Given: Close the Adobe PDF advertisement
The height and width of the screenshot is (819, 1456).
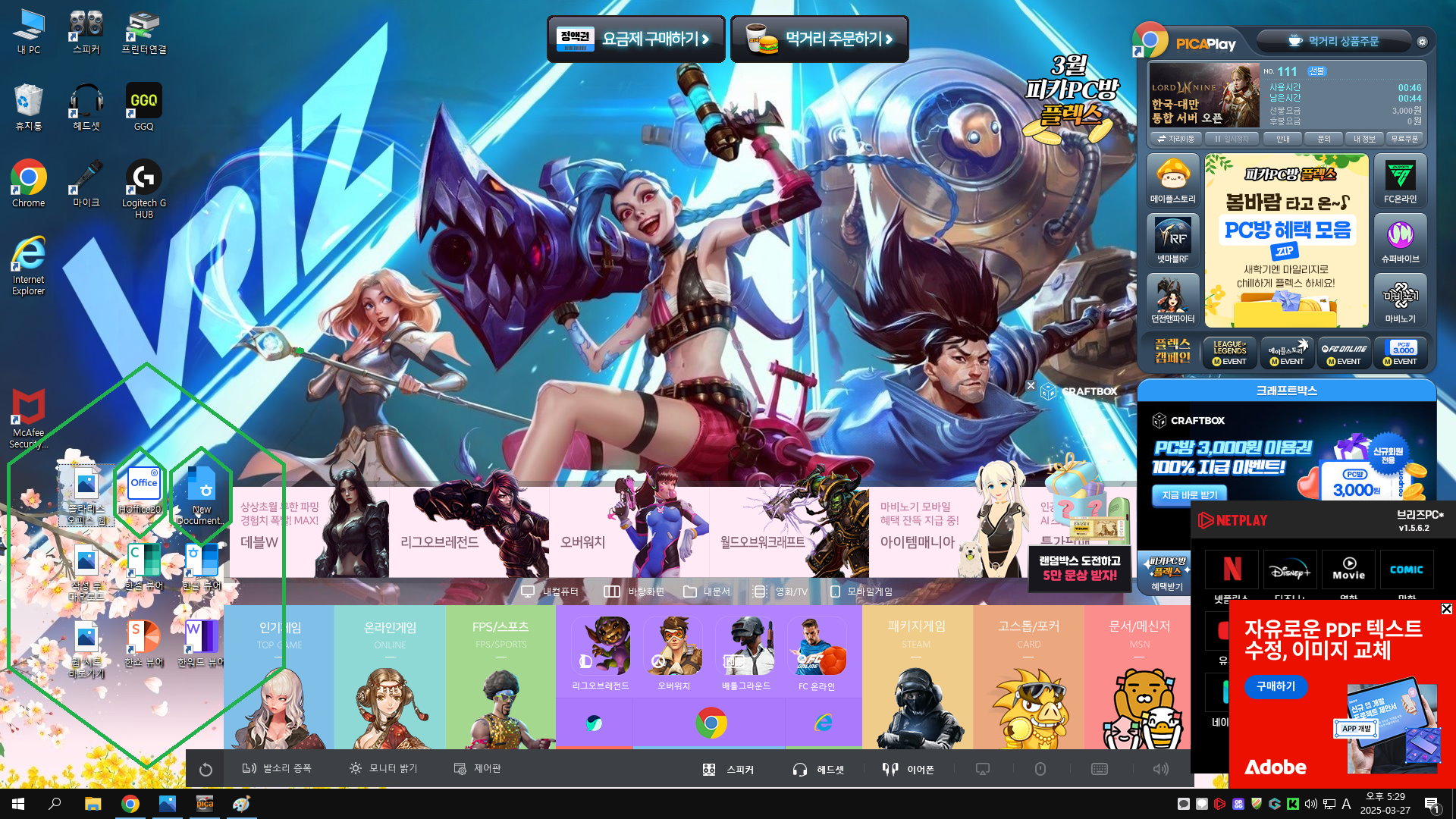Looking at the screenshot, I should point(1446,609).
